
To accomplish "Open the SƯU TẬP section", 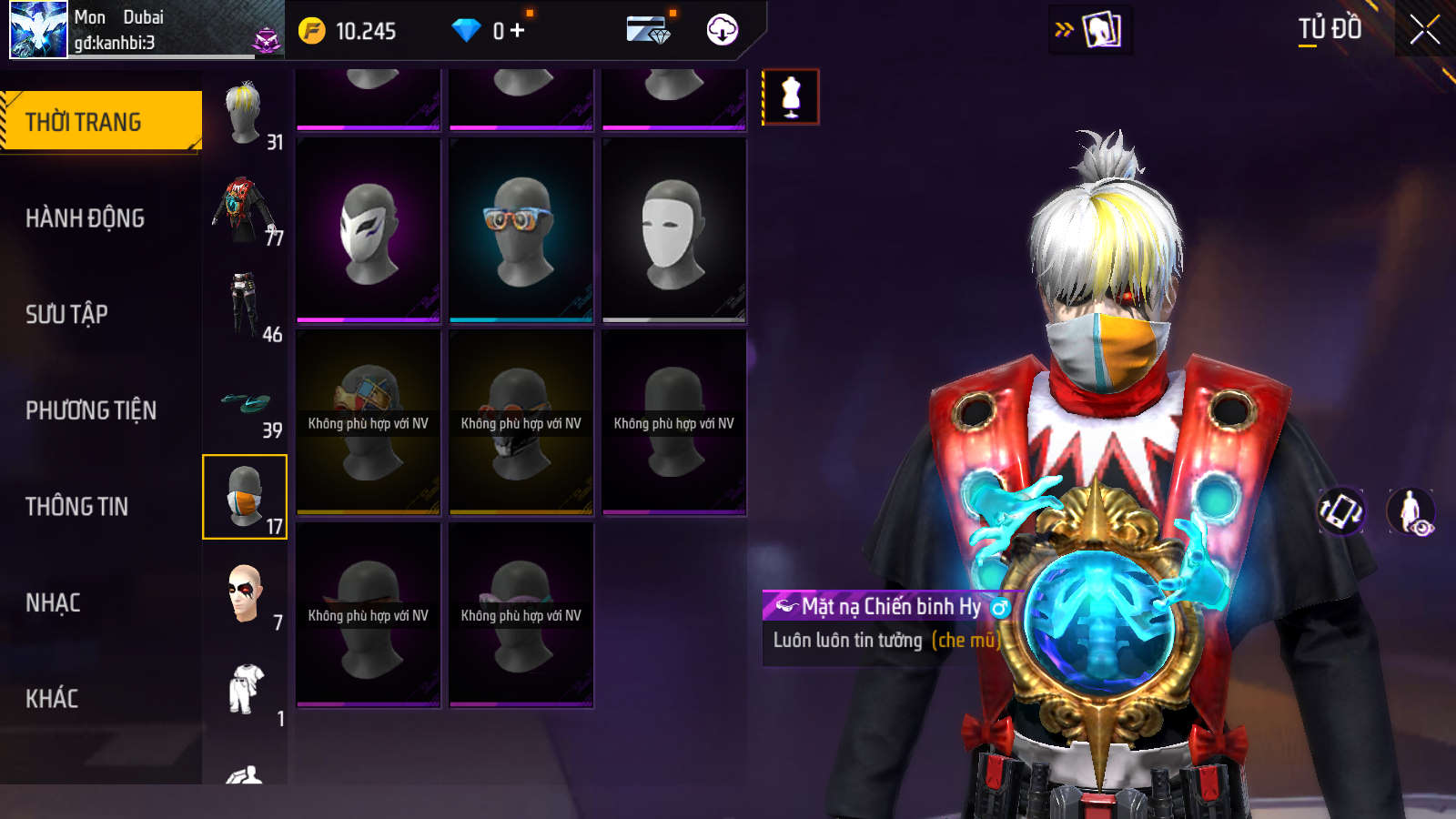I will tap(66, 315).
